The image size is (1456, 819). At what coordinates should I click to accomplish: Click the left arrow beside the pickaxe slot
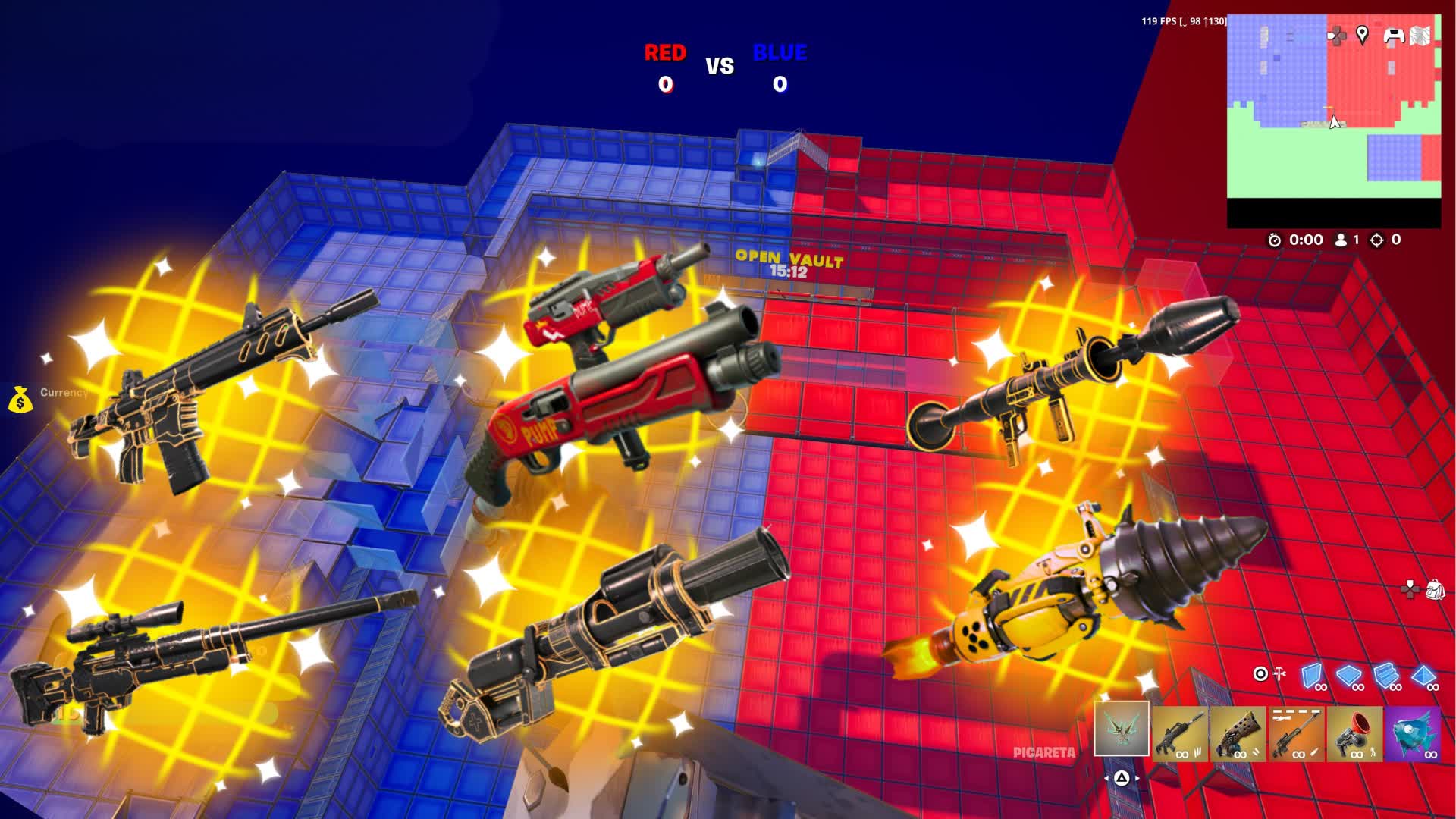pos(1107,778)
